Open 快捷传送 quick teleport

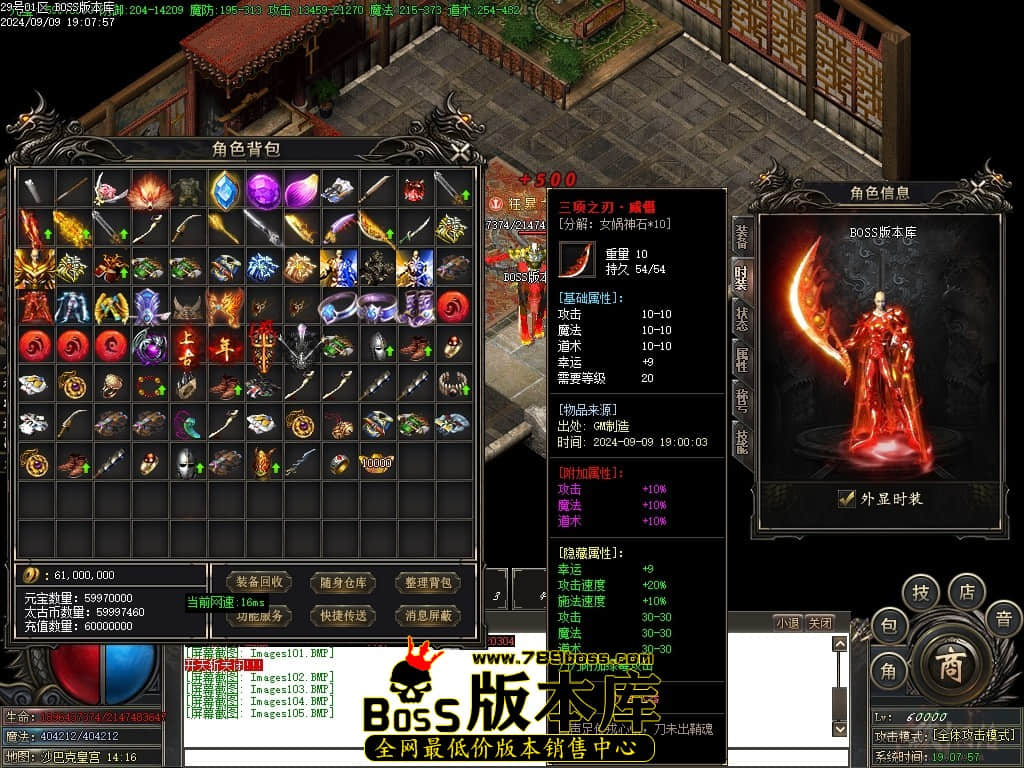343,615
